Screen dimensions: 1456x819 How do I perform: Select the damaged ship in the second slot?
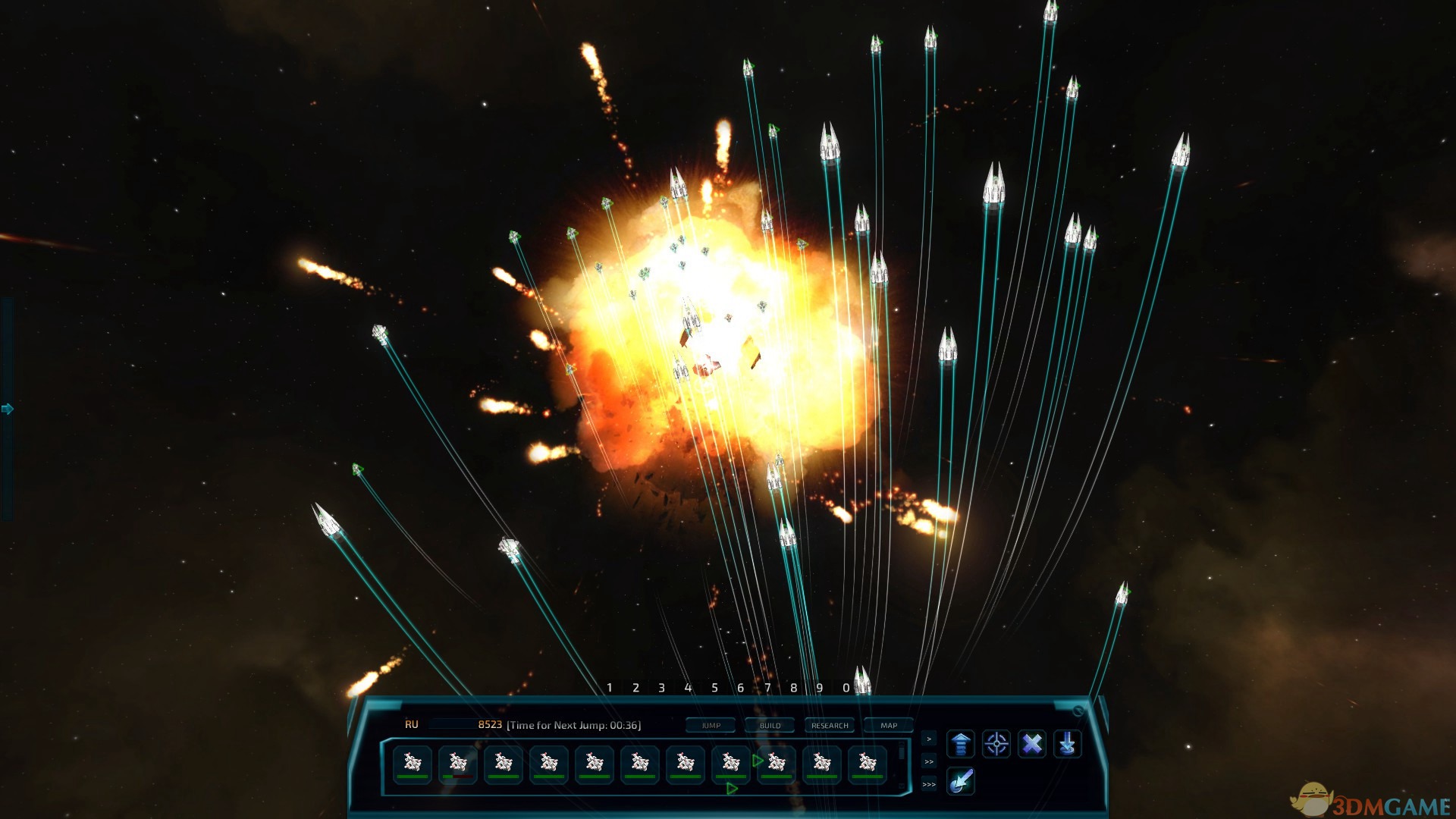pos(458,762)
